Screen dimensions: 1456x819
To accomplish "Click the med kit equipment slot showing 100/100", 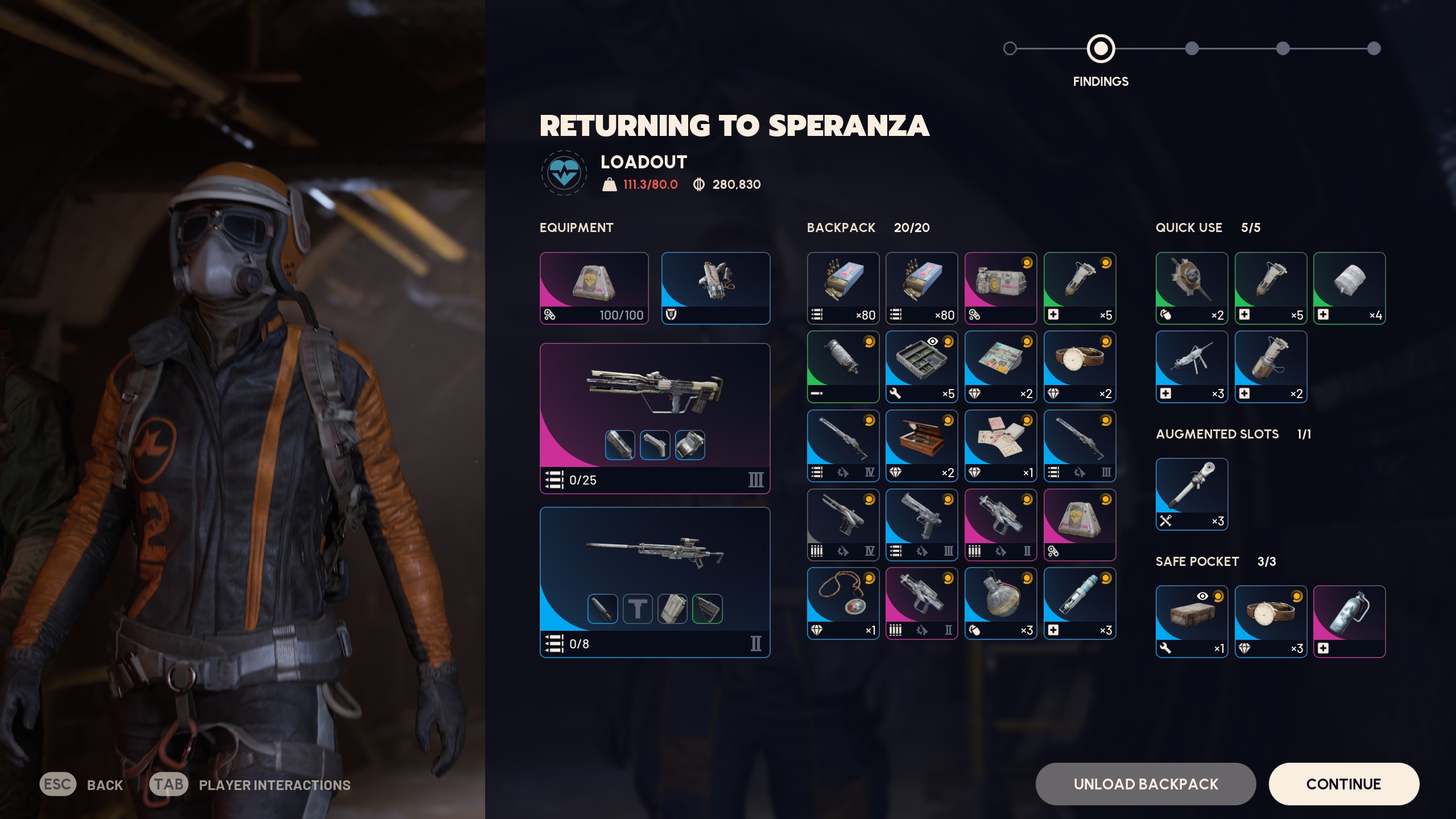I will pos(594,288).
